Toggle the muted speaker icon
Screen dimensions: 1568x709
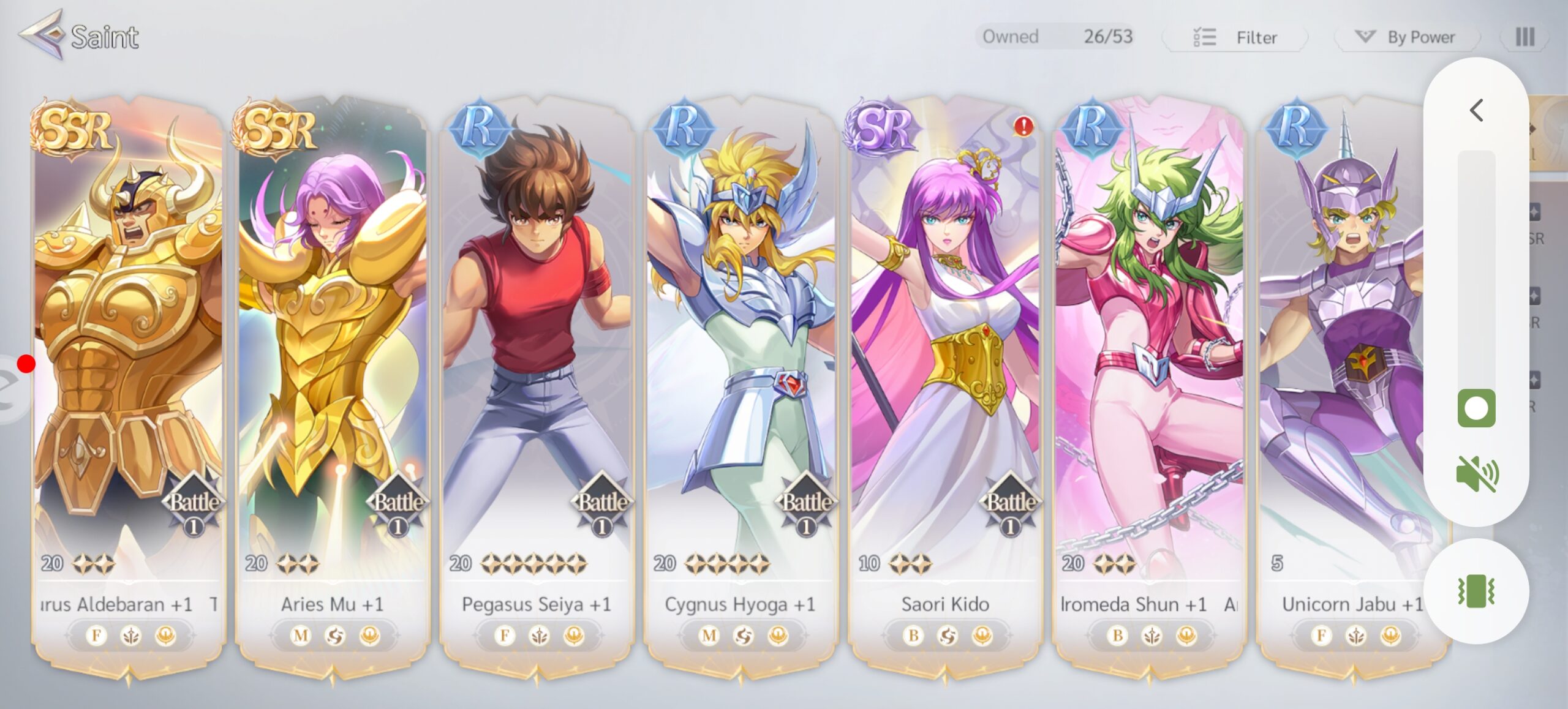1476,473
